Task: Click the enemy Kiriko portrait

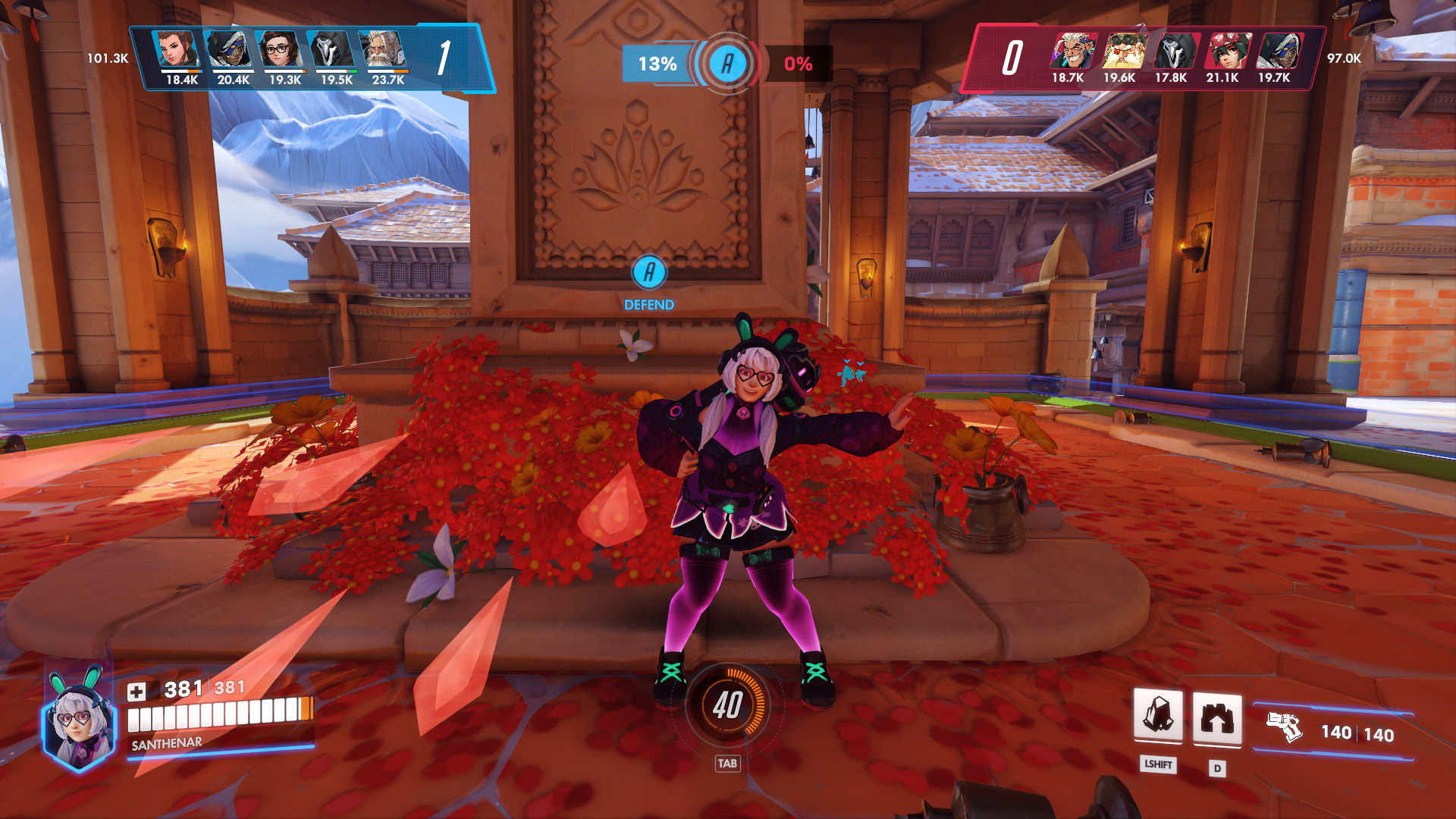Action: [x=1226, y=51]
